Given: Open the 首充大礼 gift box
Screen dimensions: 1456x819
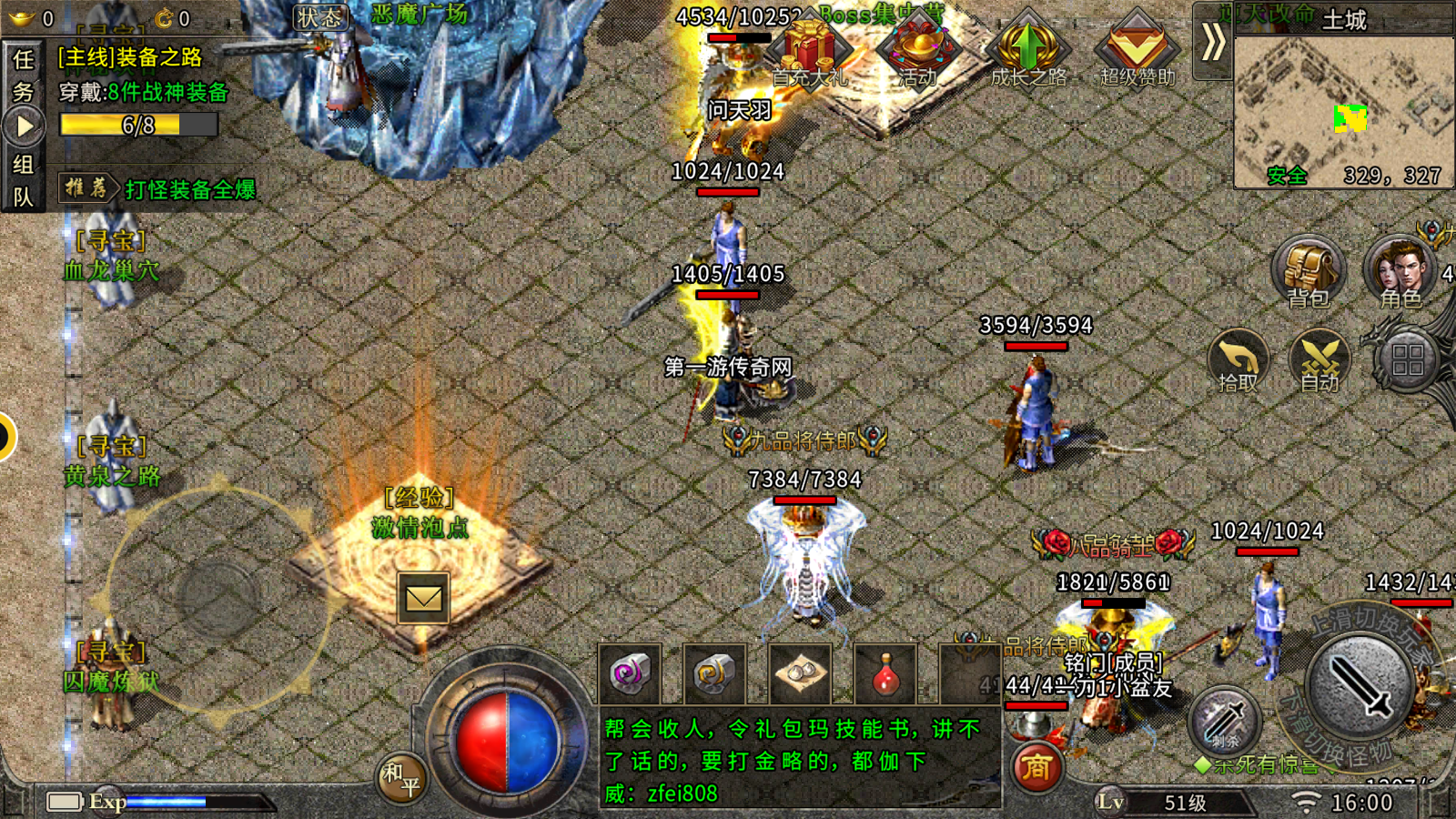Looking at the screenshot, I should tap(809, 50).
